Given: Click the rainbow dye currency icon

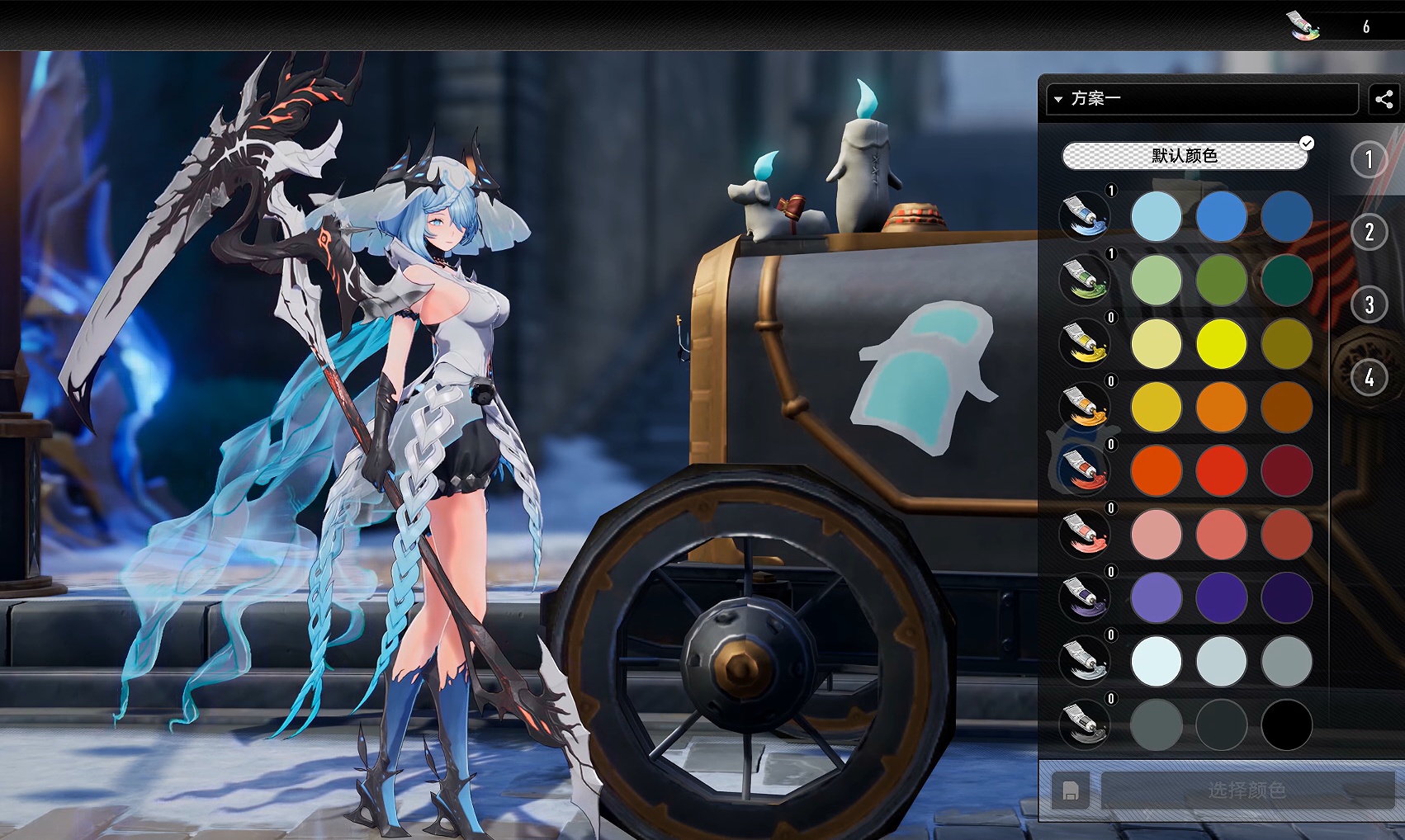Looking at the screenshot, I should (x=1303, y=26).
